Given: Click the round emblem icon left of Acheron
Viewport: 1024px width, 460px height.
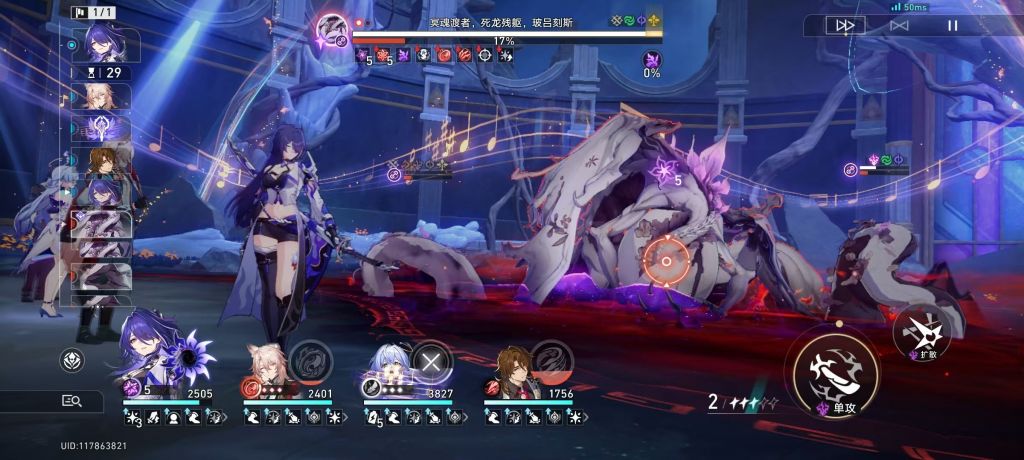Looking at the screenshot, I should [72, 360].
